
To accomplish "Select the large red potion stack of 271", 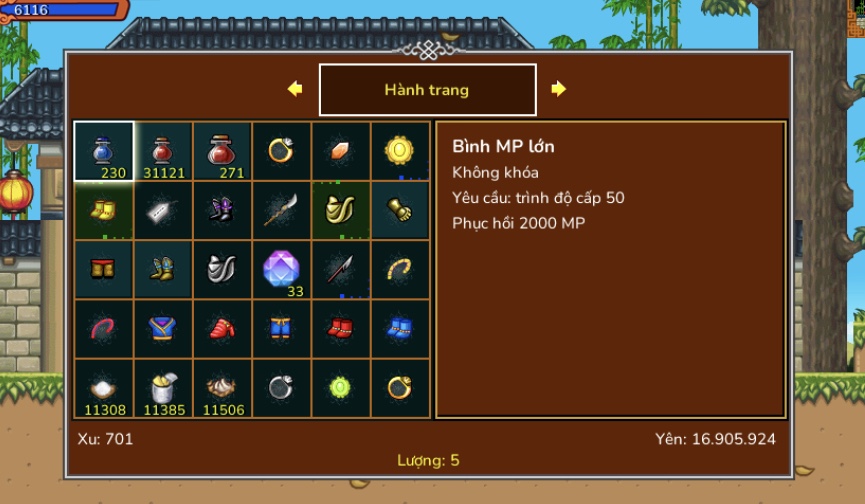I will pyautogui.click(x=222, y=151).
